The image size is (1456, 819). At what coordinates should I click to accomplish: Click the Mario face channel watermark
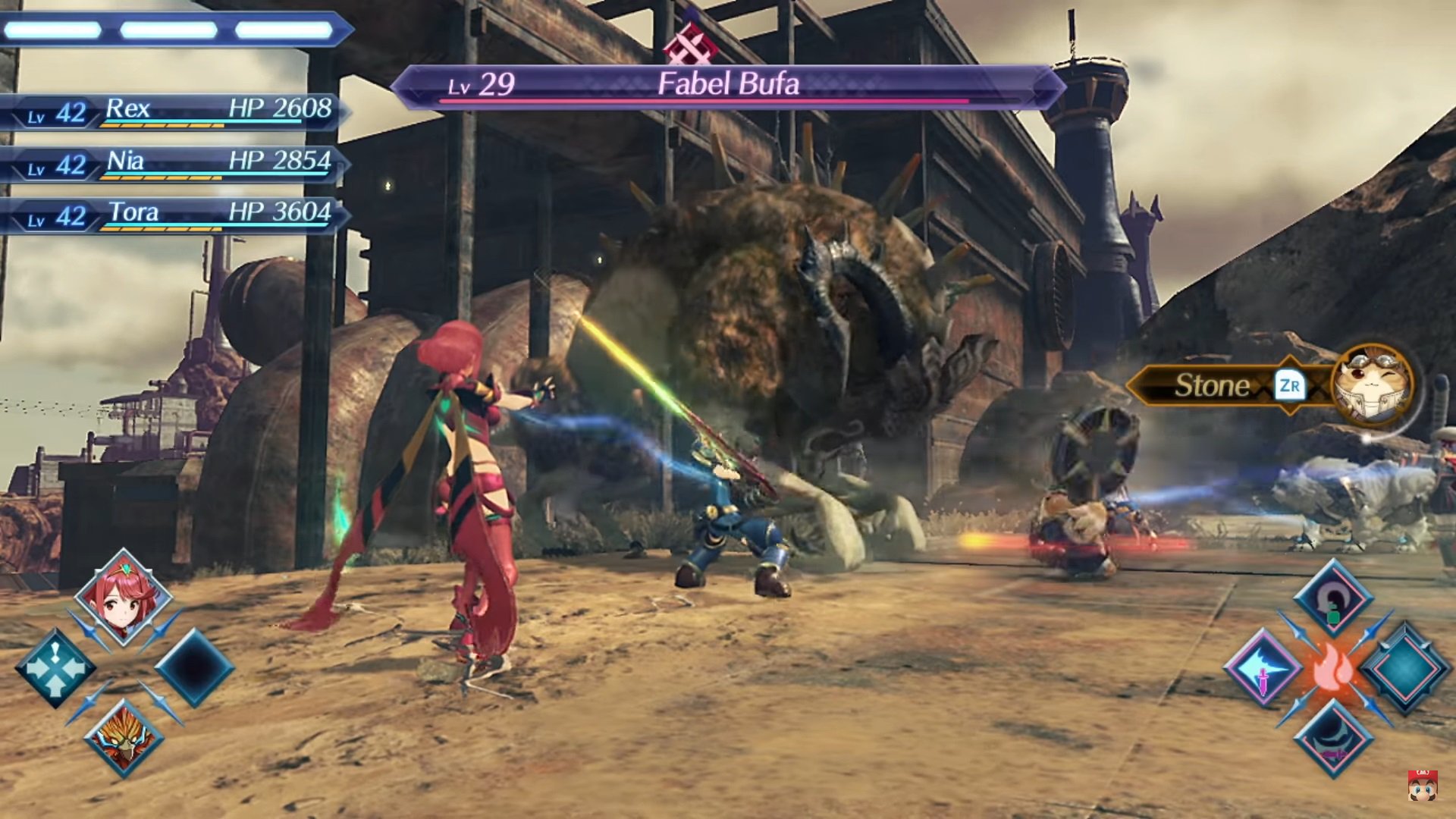1422,786
